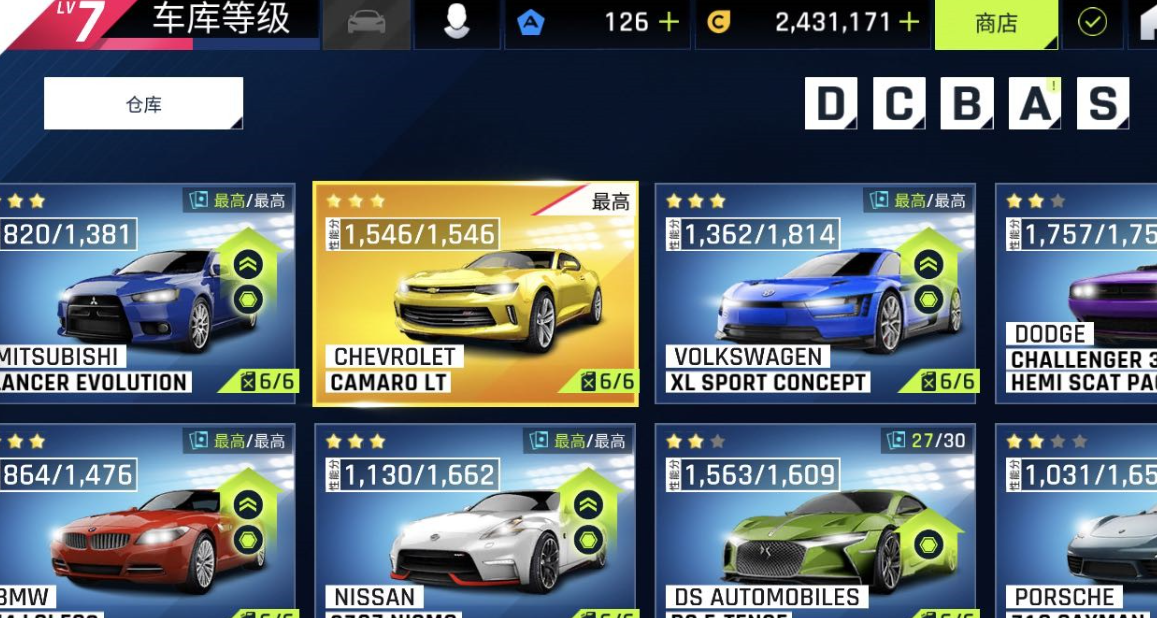This screenshot has width=1157, height=618.
Task: Filter cars by class C
Action: point(898,103)
